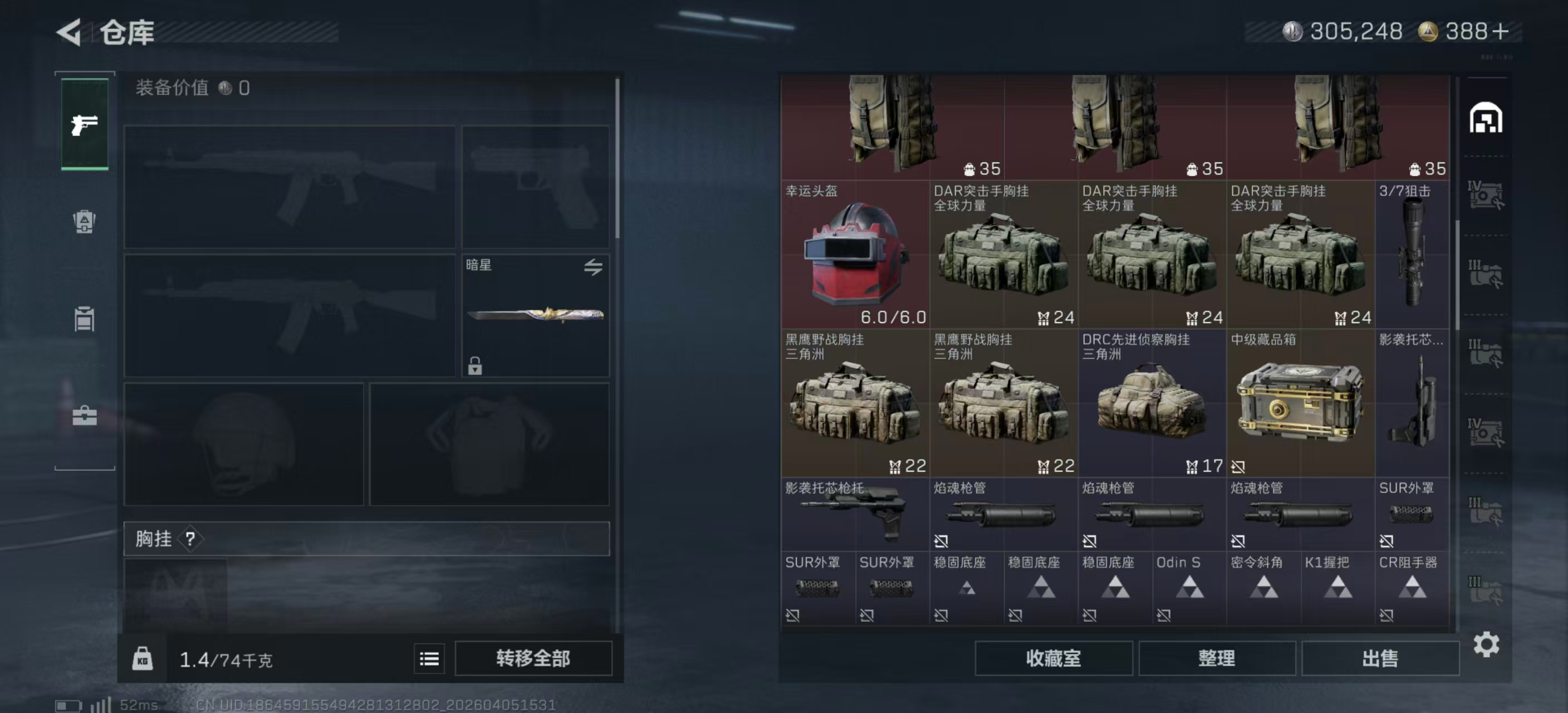Open the backpack gear category icon
The image size is (1568, 713).
[85, 222]
